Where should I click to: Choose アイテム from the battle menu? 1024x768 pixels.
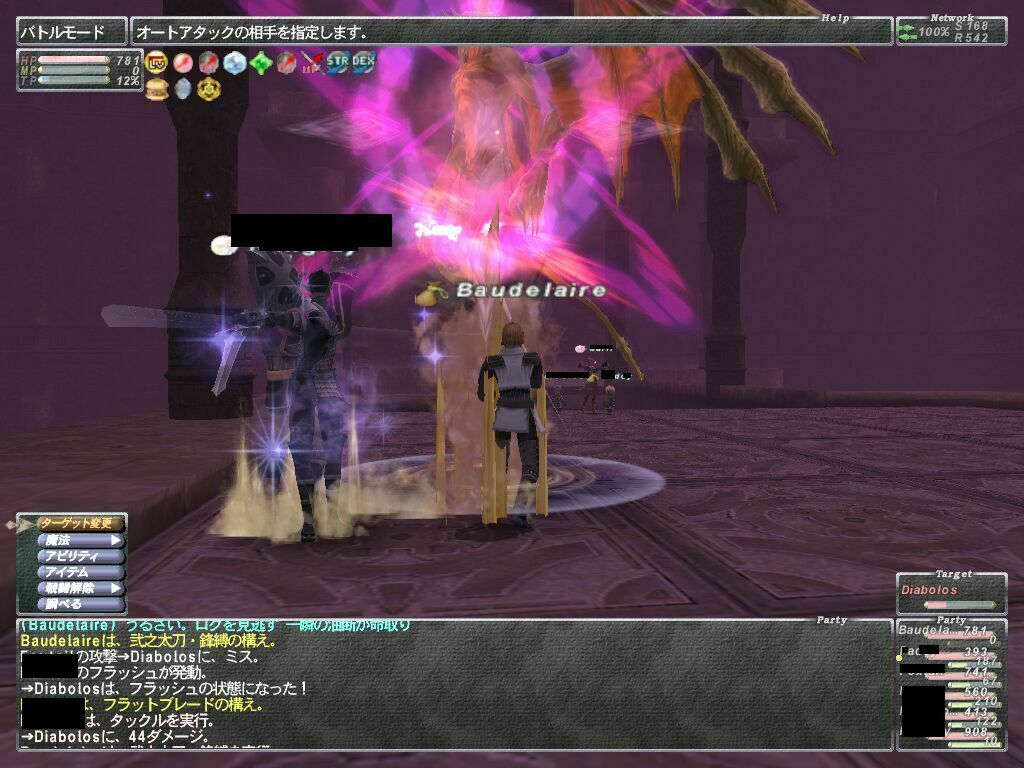pyautogui.click(x=80, y=572)
